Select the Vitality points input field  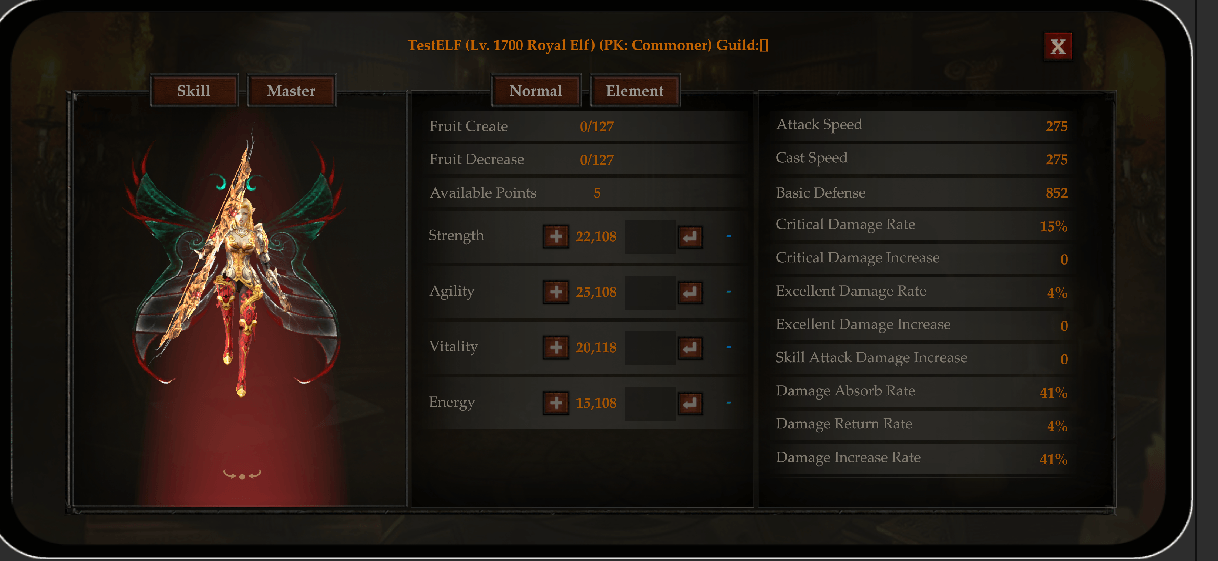click(x=650, y=348)
